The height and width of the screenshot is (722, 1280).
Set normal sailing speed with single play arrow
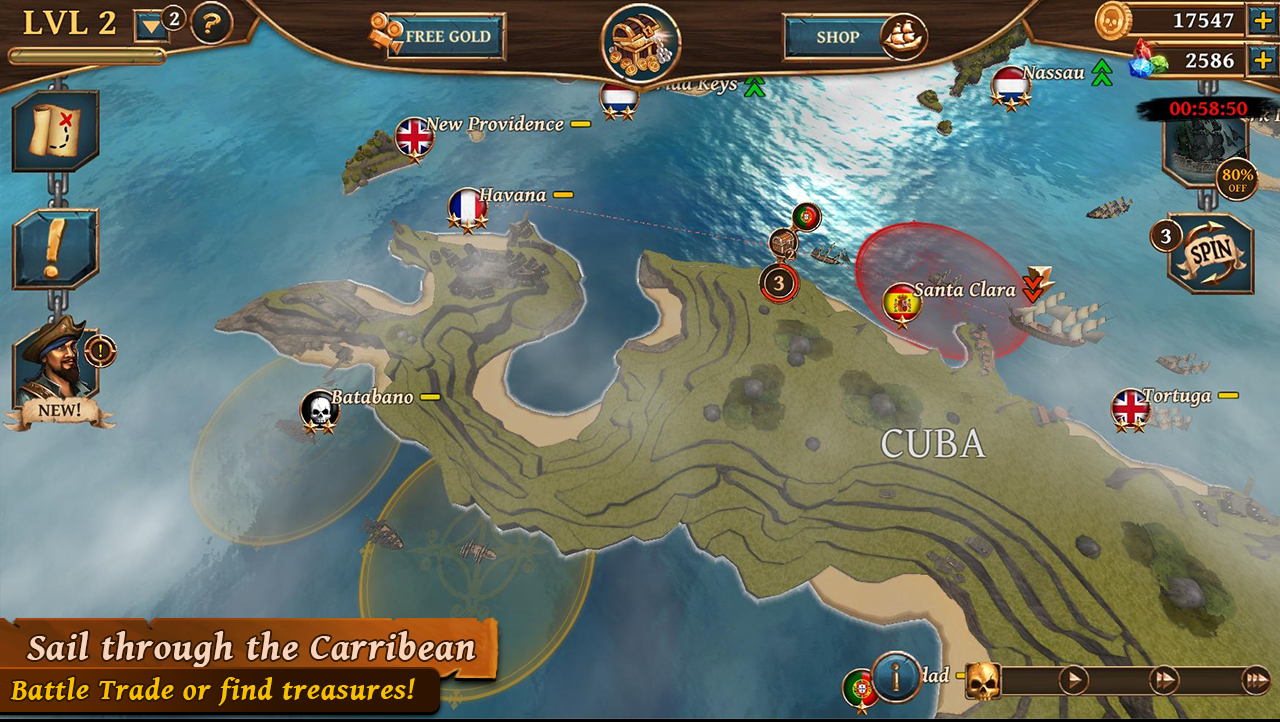(x=1073, y=681)
